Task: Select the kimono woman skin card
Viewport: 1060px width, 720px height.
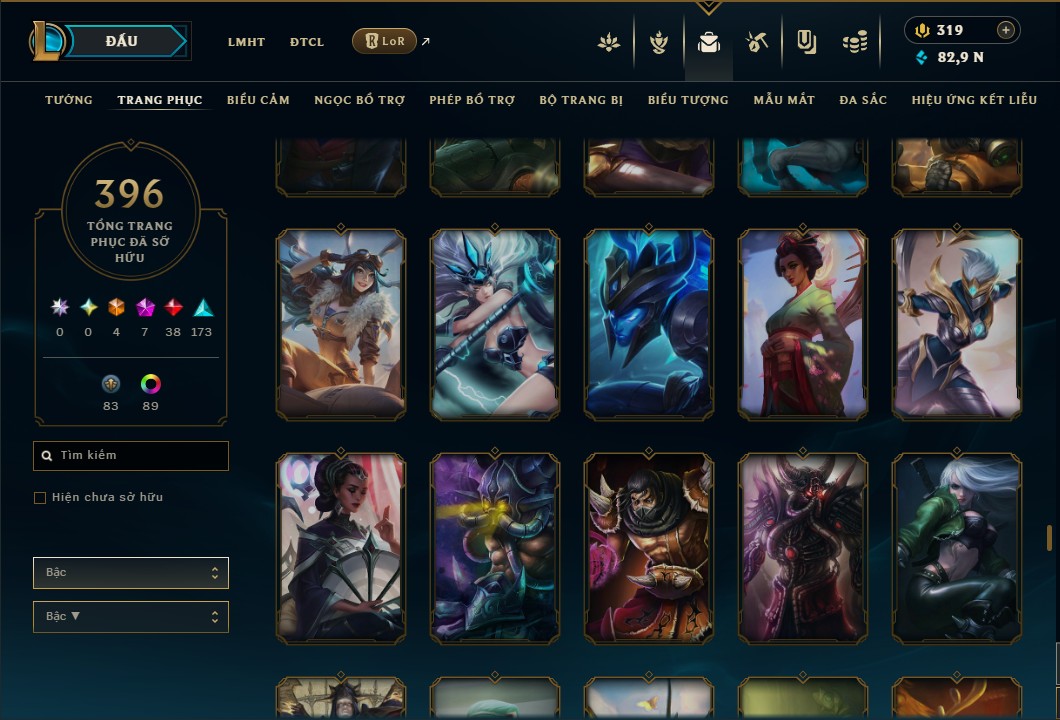Action: click(803, 324)
